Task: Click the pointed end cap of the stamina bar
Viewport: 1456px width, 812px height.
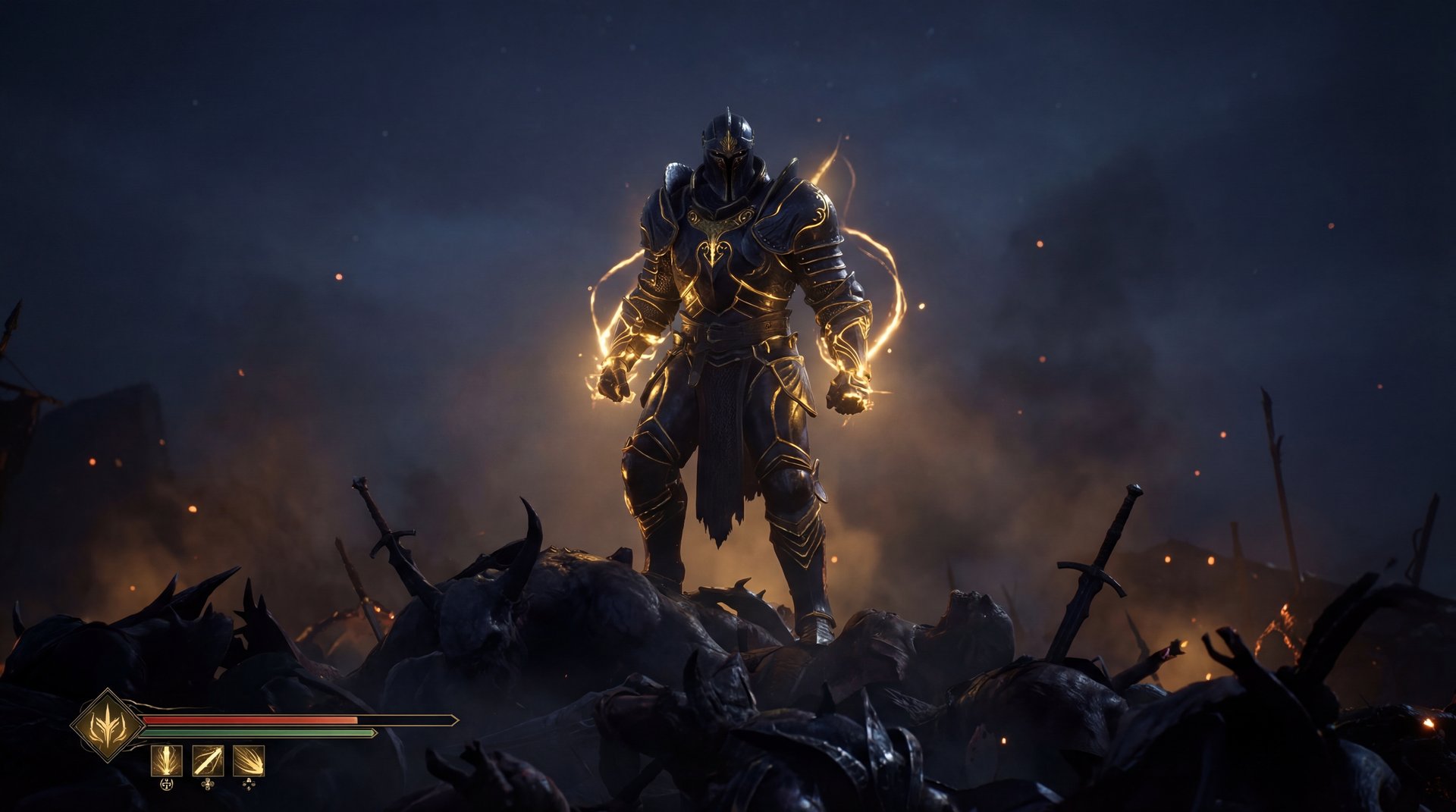Action: (373, 733)
